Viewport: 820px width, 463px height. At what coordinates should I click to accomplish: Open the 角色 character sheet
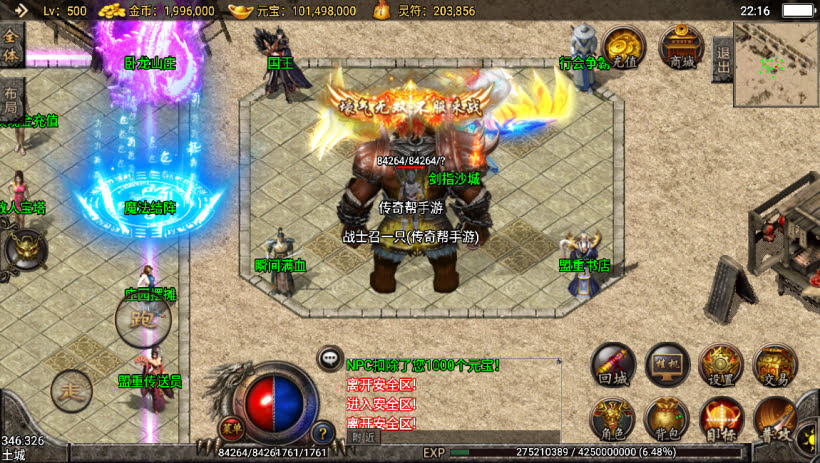pyautogui.click(x=614, y=419)
